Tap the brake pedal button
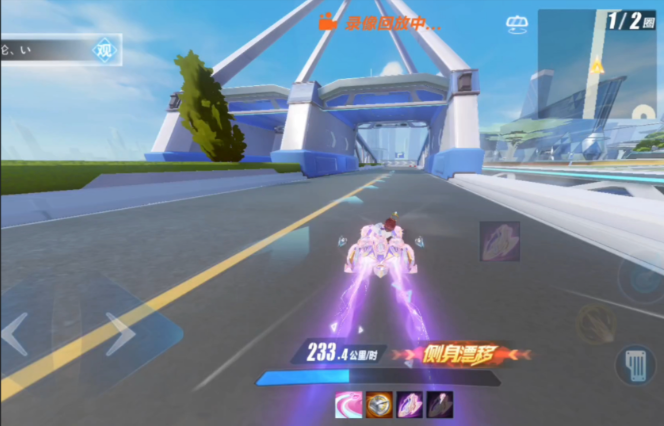 coord(634,364)
